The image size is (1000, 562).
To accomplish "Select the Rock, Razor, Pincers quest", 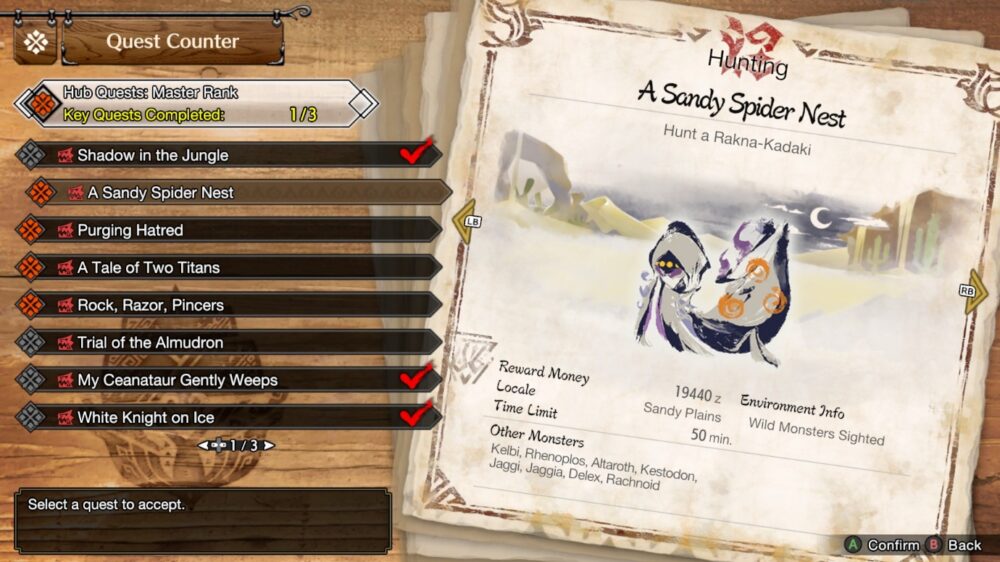I will pos(228,305).
